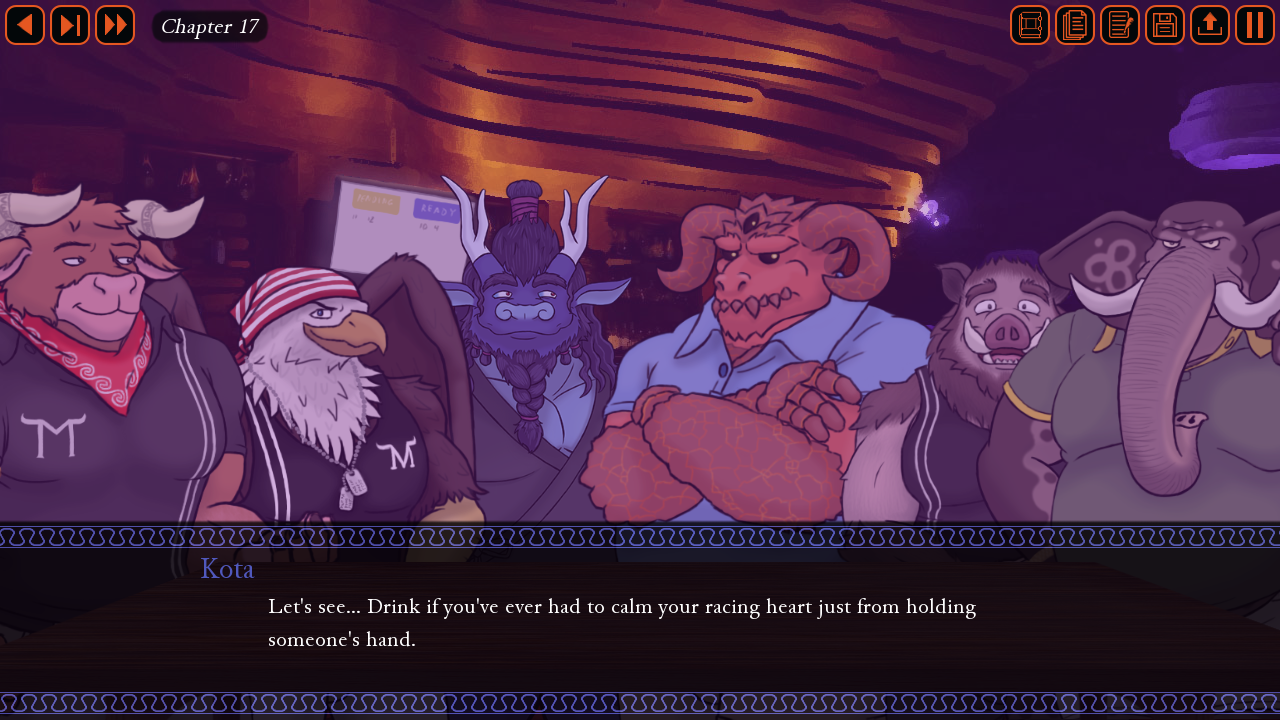Pause the game with the pause button
The image size is (1280, 720).
1254,25
